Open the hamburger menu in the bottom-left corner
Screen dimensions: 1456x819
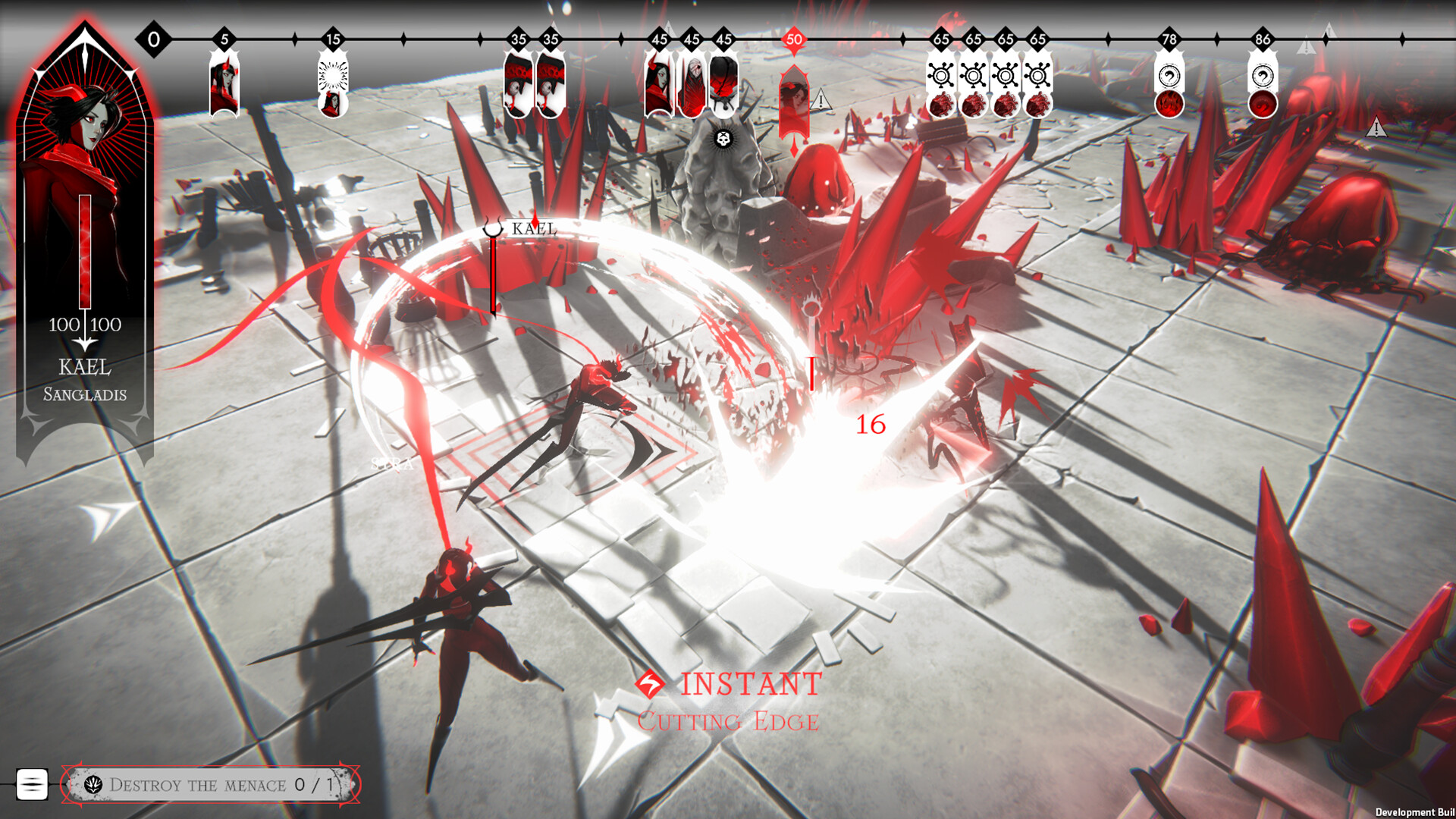32,785
